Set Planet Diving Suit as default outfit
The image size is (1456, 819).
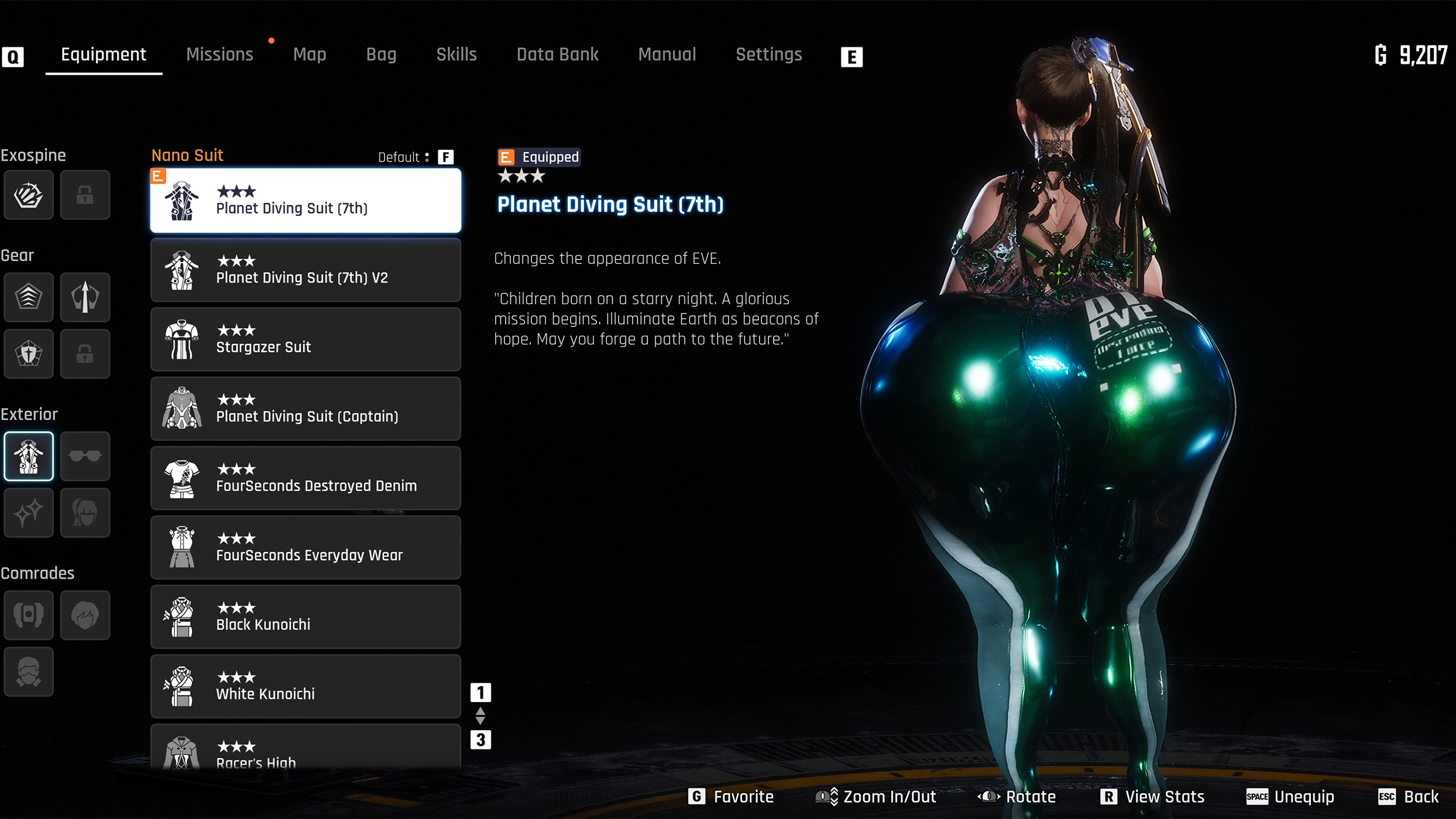(x=445, y=156)
